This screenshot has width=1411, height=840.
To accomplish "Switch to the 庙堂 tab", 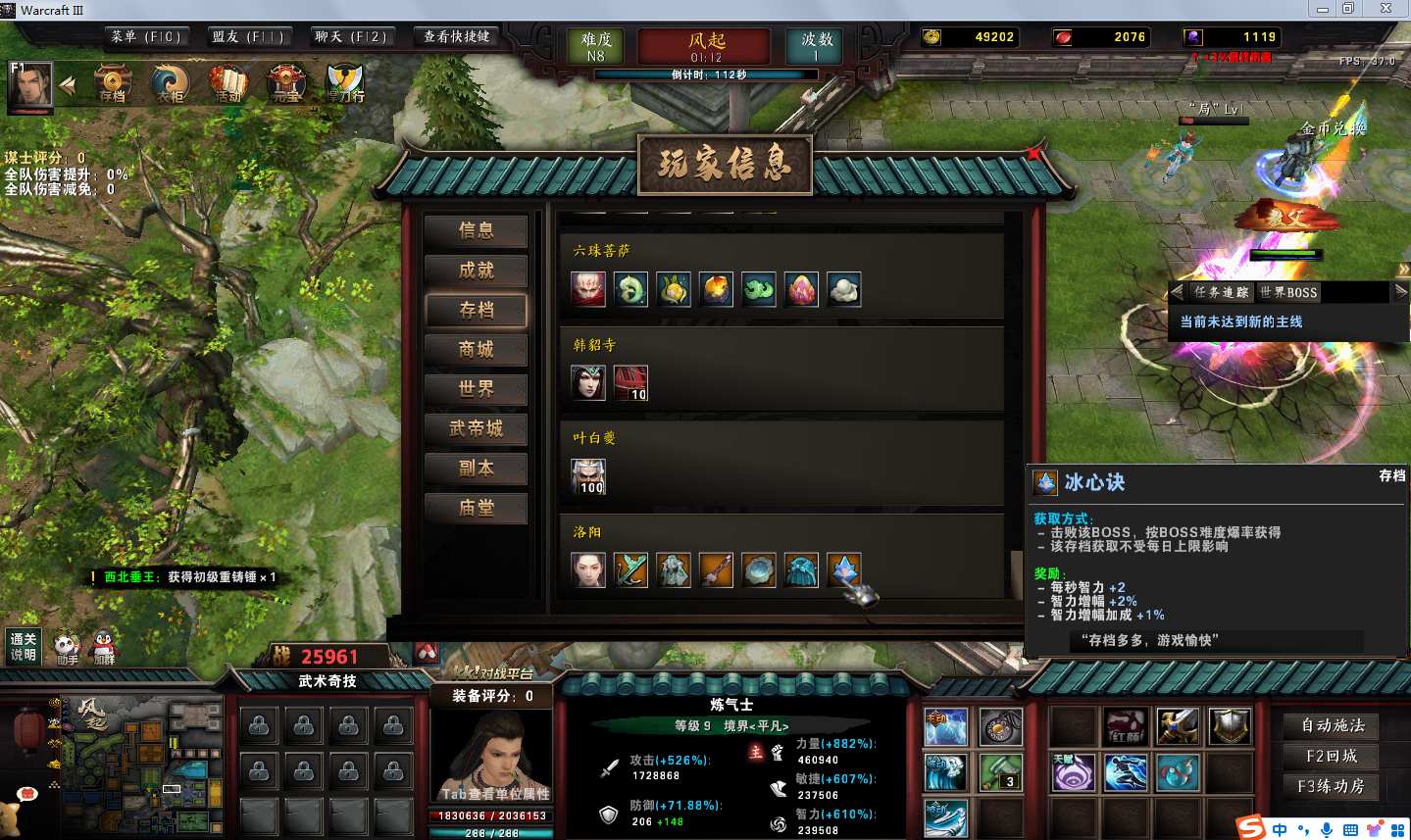I will pyautogui.click(x=476, y=508).
